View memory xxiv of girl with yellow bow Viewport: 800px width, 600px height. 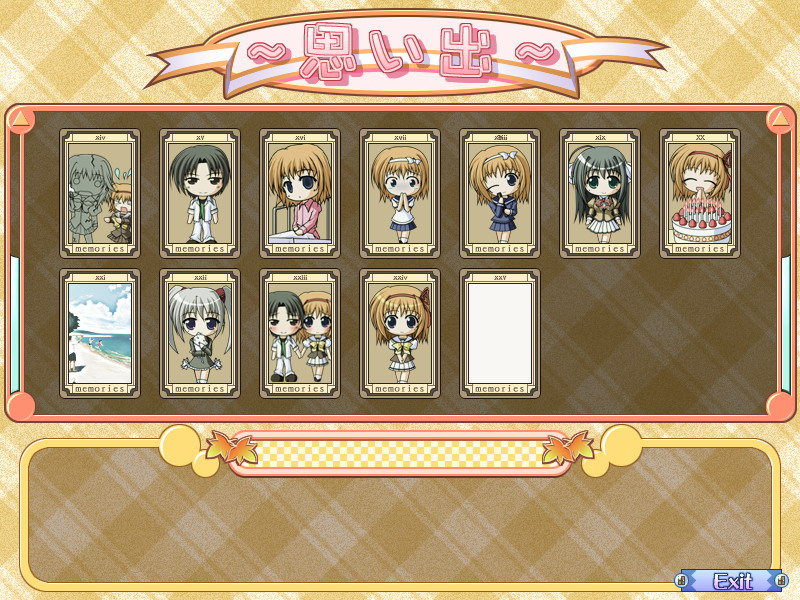[x=400, y=333]
